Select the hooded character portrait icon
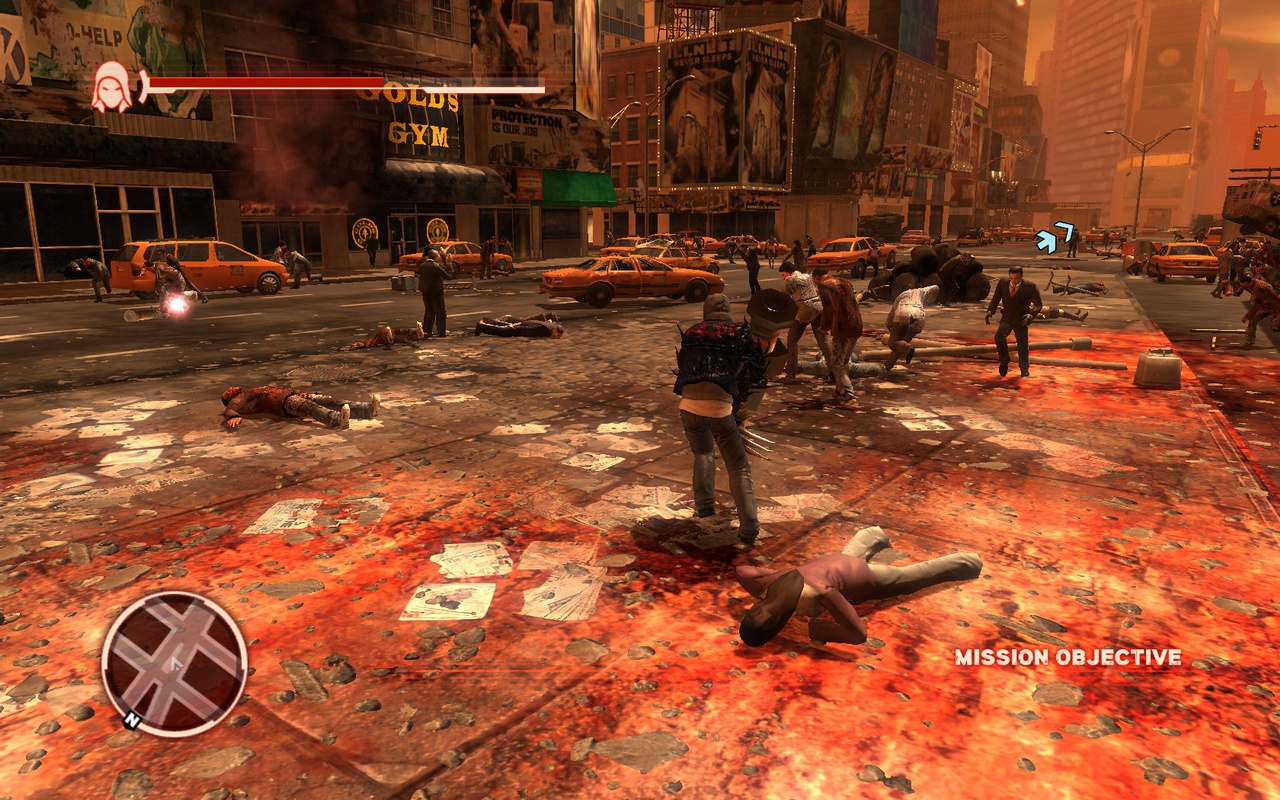The image size is (1280, 800). 111,86
